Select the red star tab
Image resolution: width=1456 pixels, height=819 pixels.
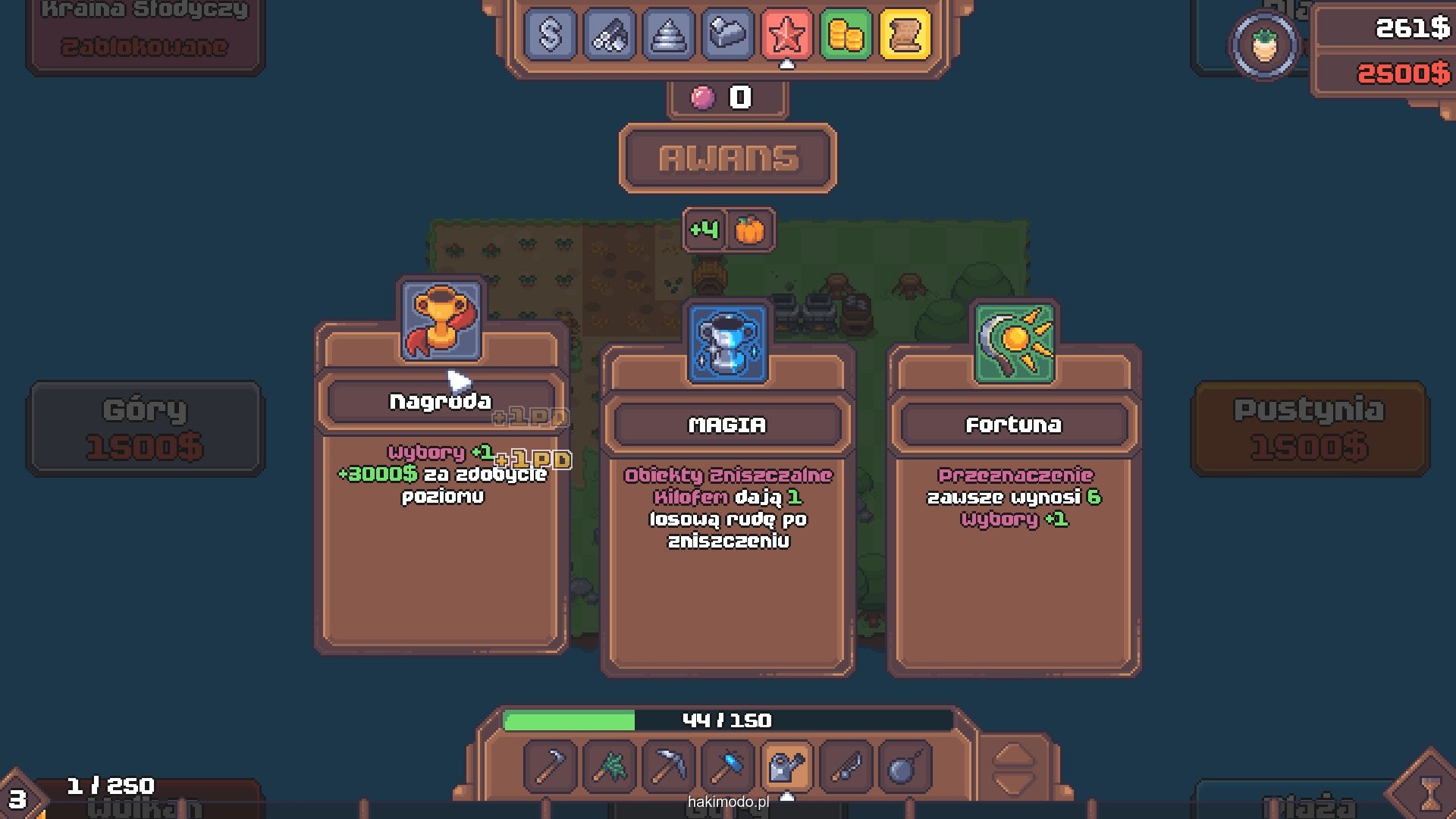pyautogui.click(x=786, y=34)
